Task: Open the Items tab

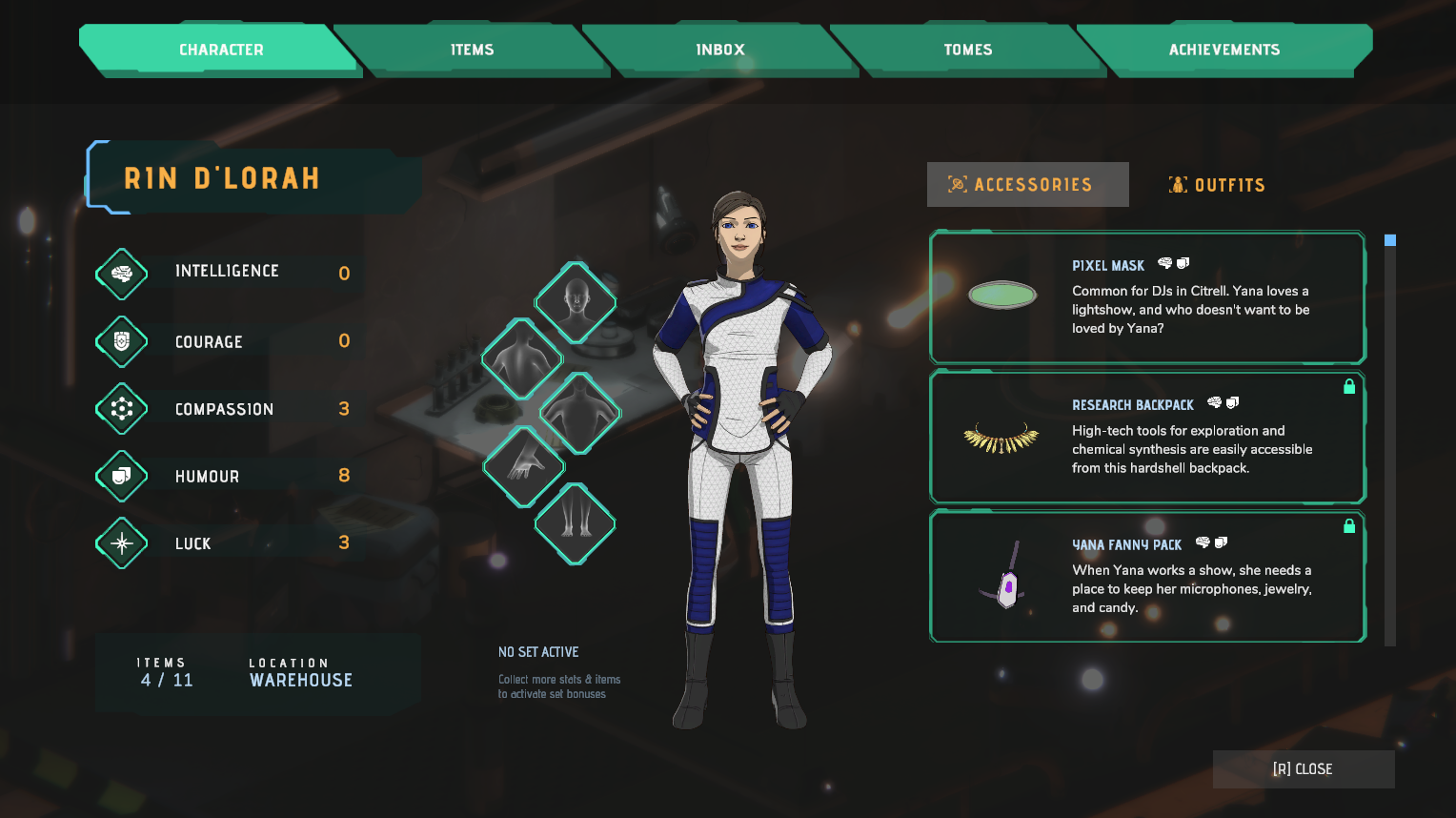Action: coord(472,50)
